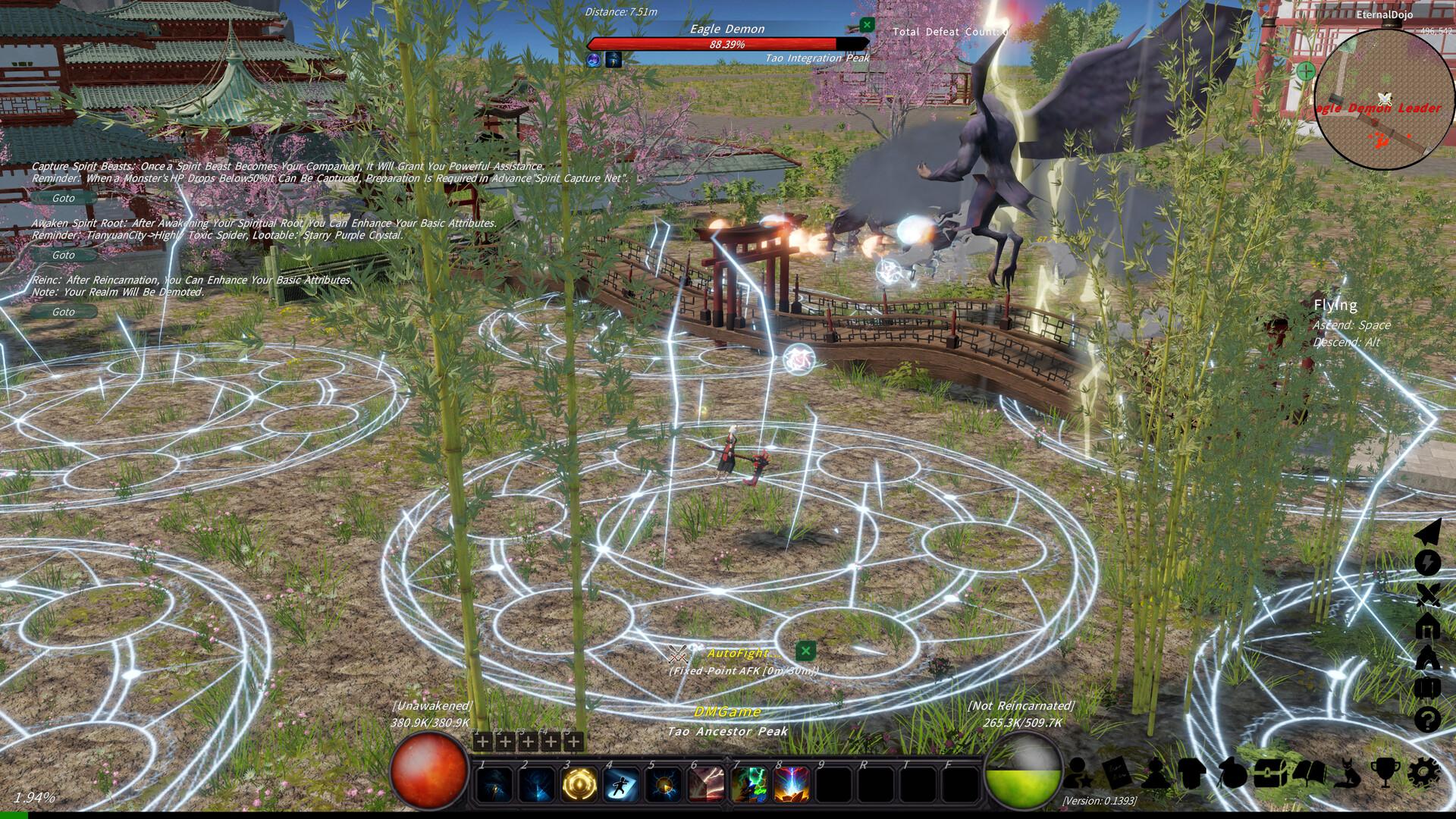
Task: Open the trophy achievements icon
Action: pyautogui.click(x=1385, y=773)
